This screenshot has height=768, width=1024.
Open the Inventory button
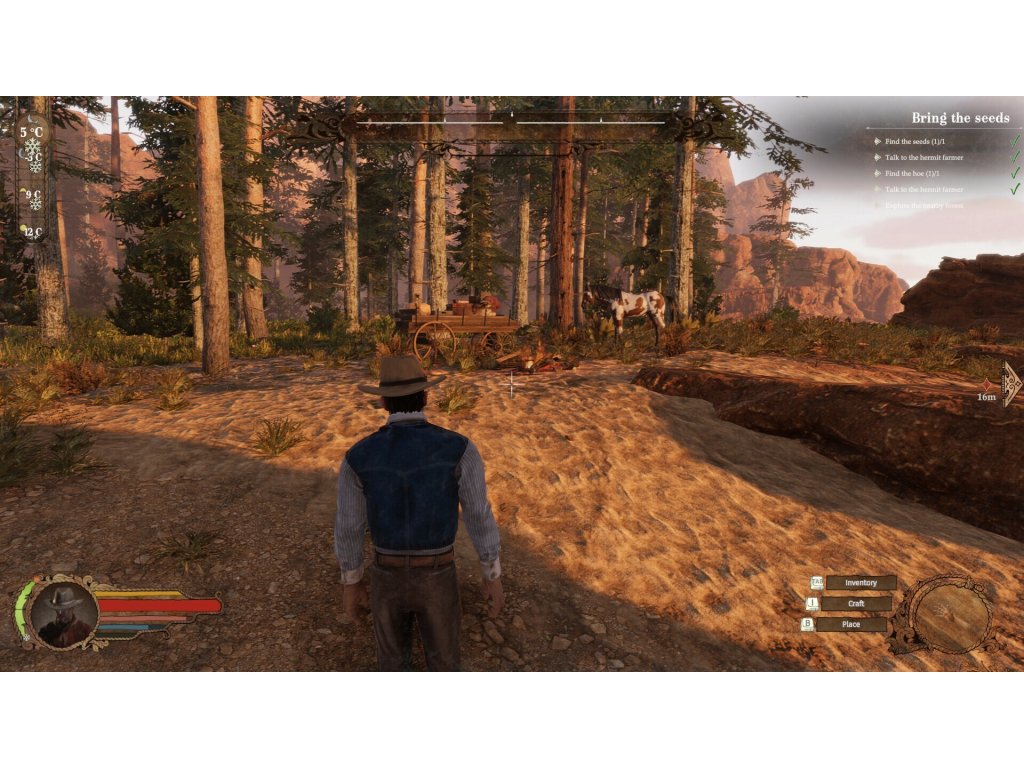tap(860, 583)
